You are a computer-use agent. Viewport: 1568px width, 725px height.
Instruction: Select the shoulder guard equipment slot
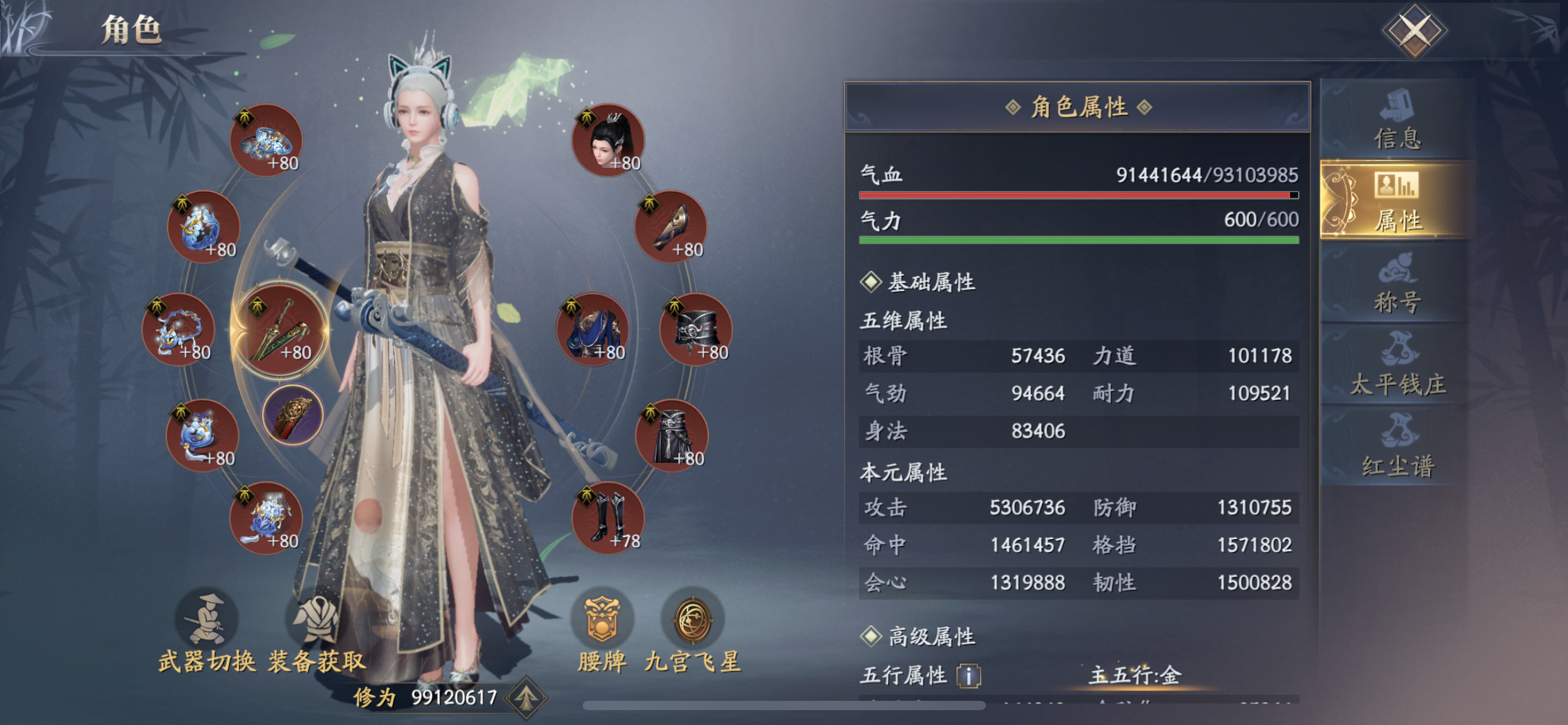(671, 226)
